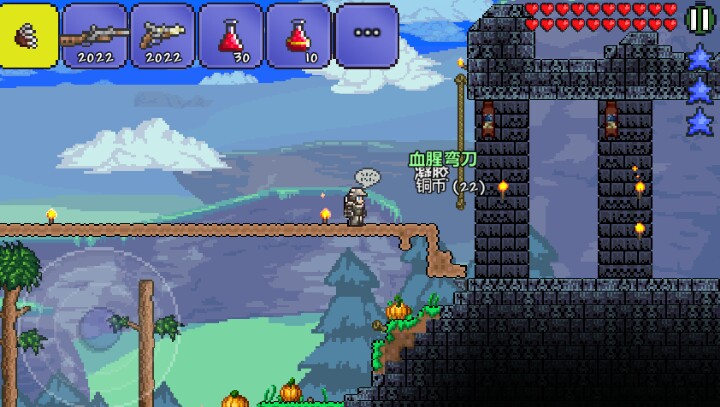Select the healing potion stack of 30
Viewport: 720px width, 407px height.
click(x=231, y=35)
